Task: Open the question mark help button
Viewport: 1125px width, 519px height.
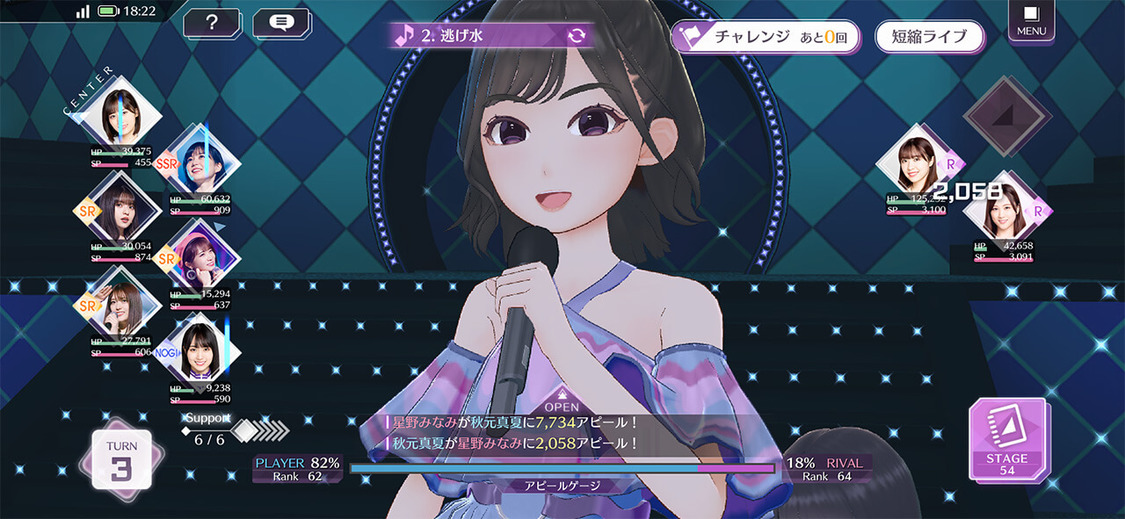Action: pyautogui.click(x=211, y=23)
